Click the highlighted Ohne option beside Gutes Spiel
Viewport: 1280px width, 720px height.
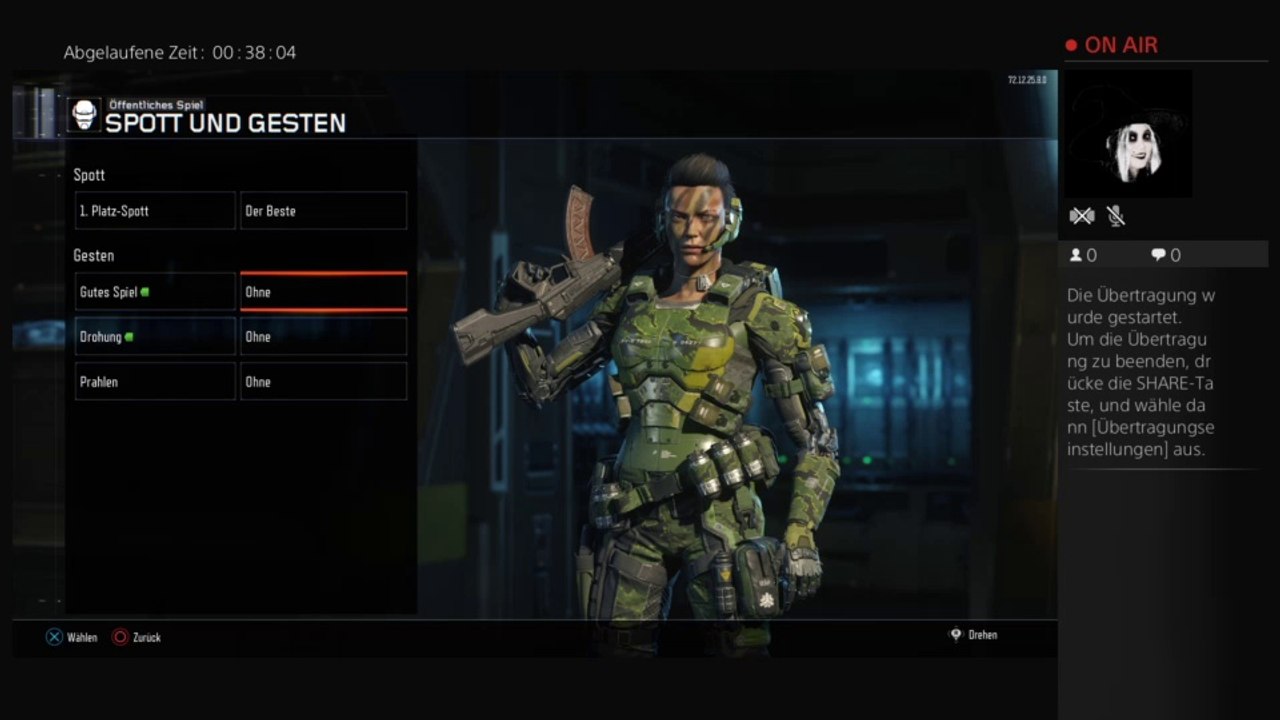pyautogui.click(x=323, y=292)
